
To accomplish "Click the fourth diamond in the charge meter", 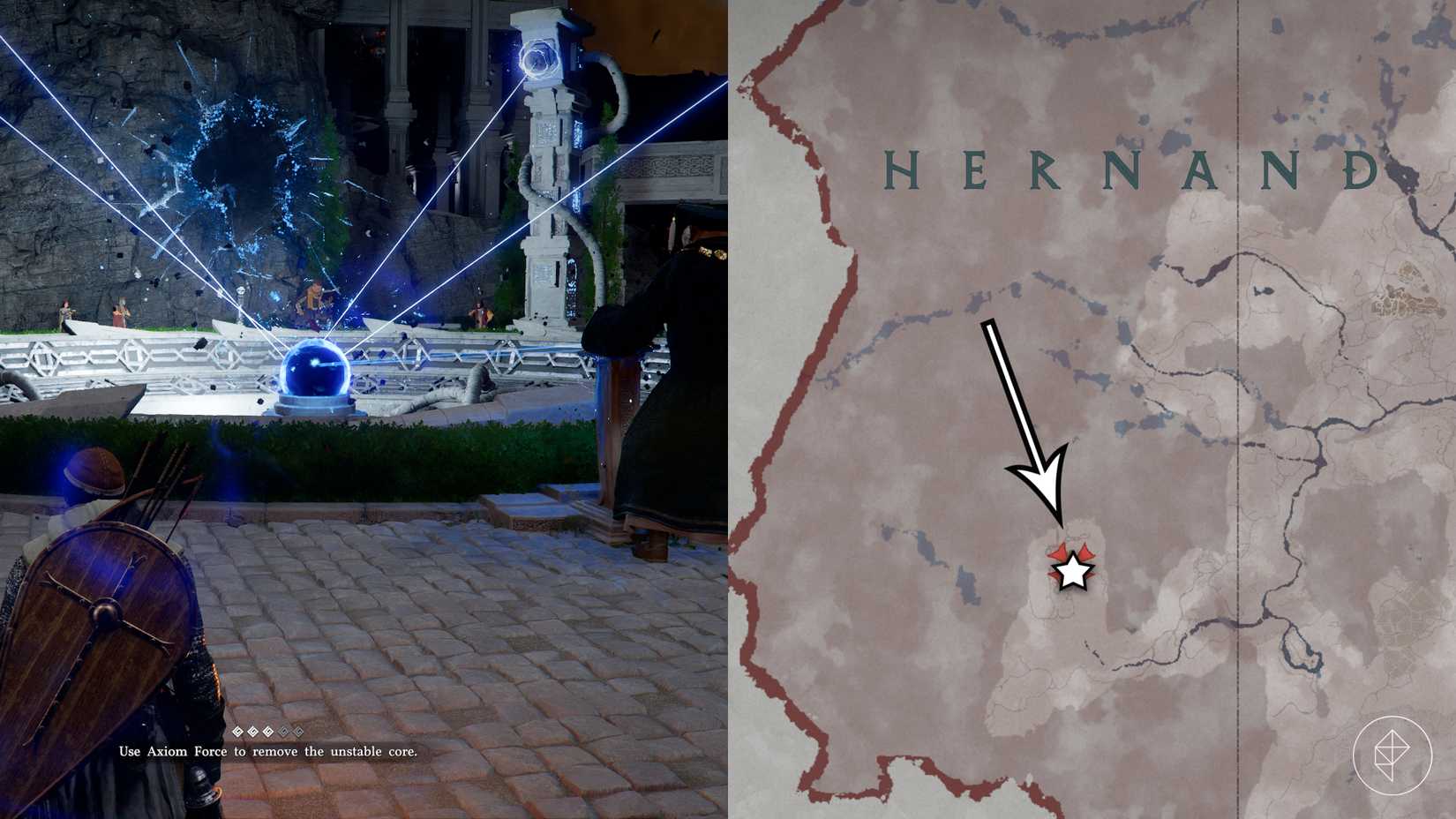I will (283, 731).
